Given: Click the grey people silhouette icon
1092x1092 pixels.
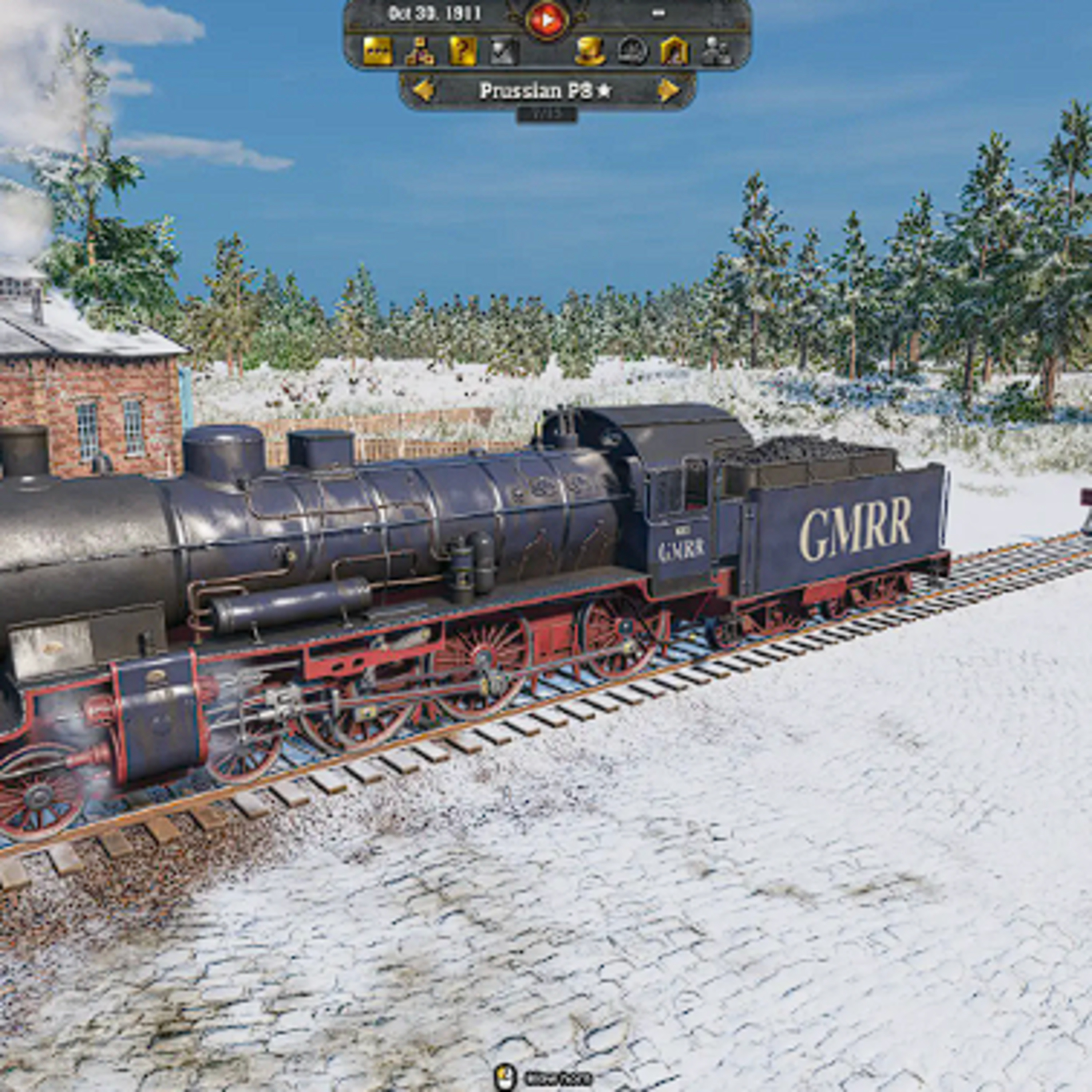Looking at the screenshot, I should coord(716,51).
